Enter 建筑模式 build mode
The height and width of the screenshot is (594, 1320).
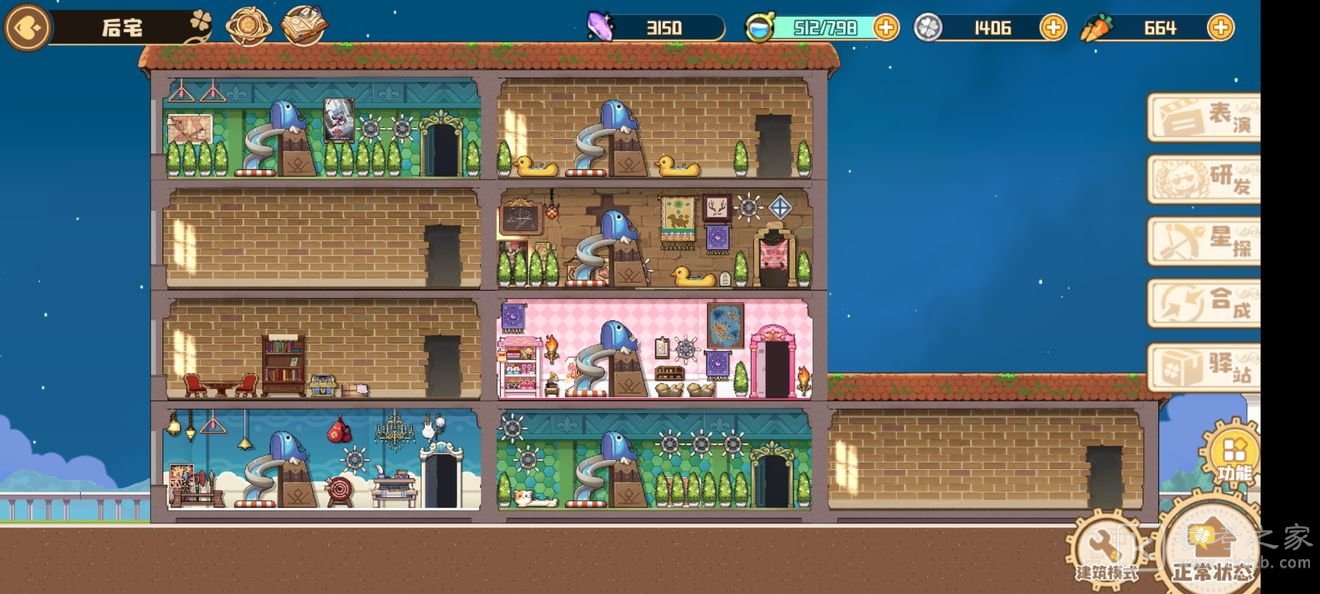(1105, 552)
